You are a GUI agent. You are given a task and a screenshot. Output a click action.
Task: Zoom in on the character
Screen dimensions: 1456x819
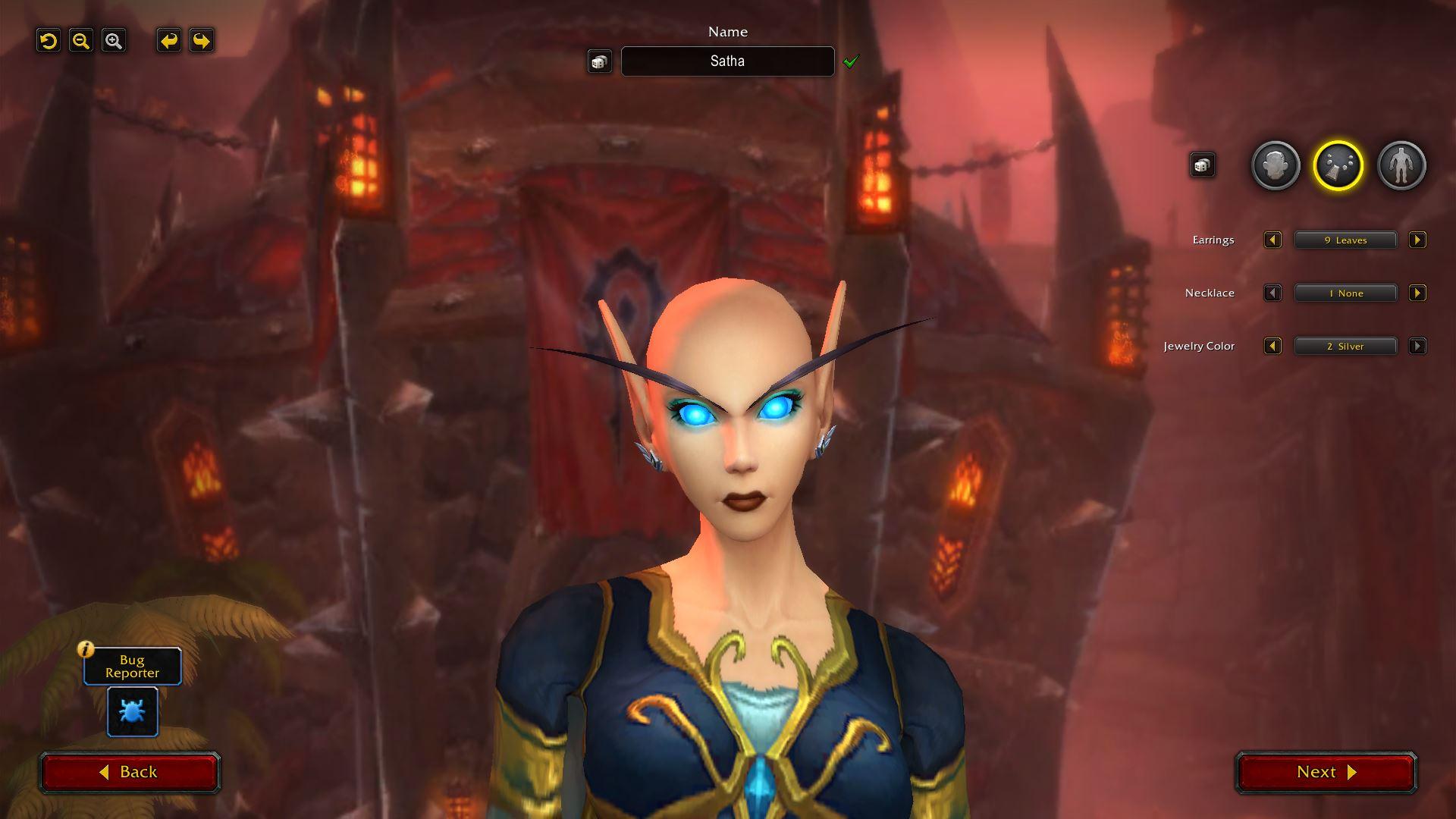(x=114, y=41)
